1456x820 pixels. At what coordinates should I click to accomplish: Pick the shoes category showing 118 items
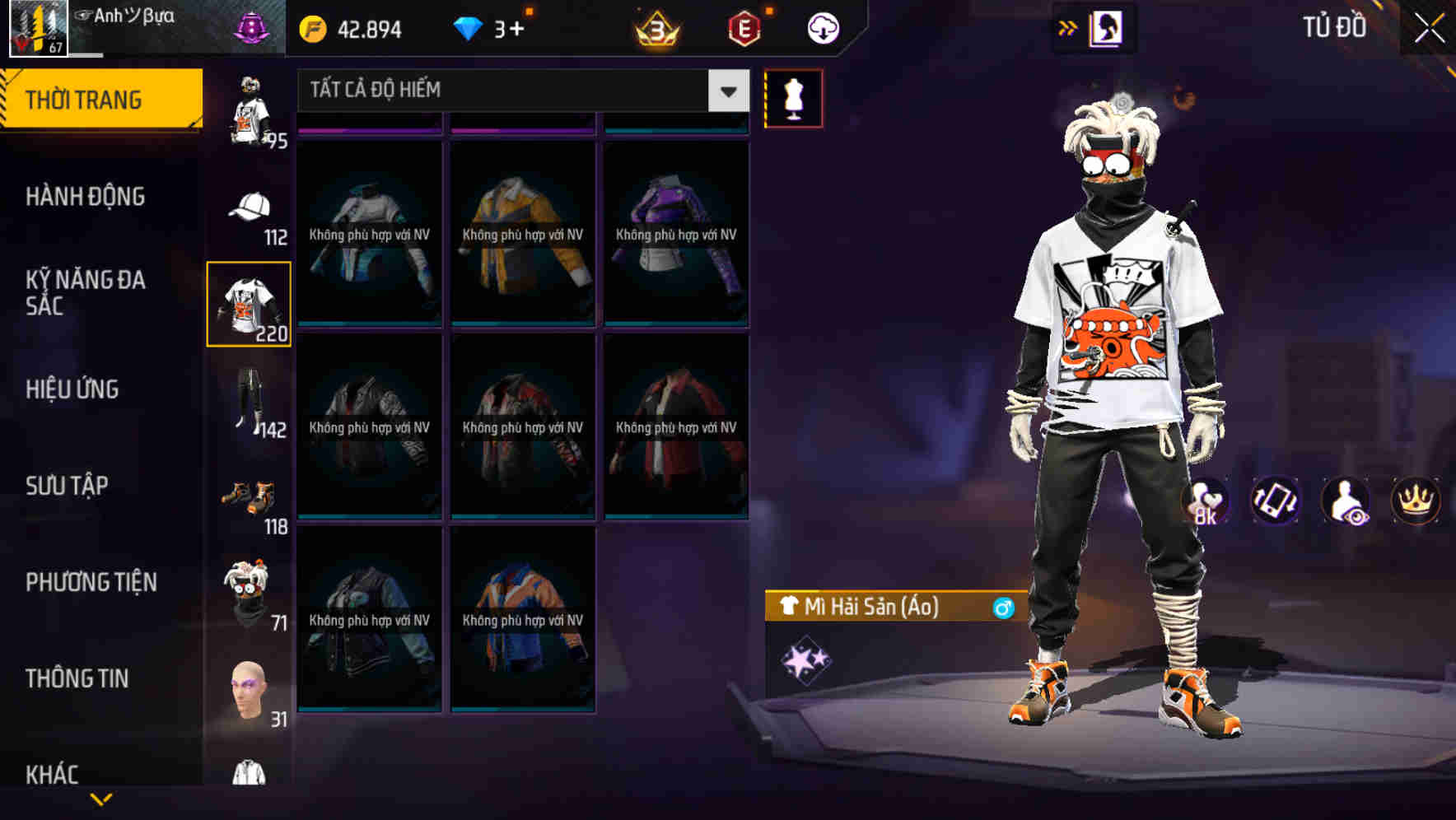pos(247,494)
